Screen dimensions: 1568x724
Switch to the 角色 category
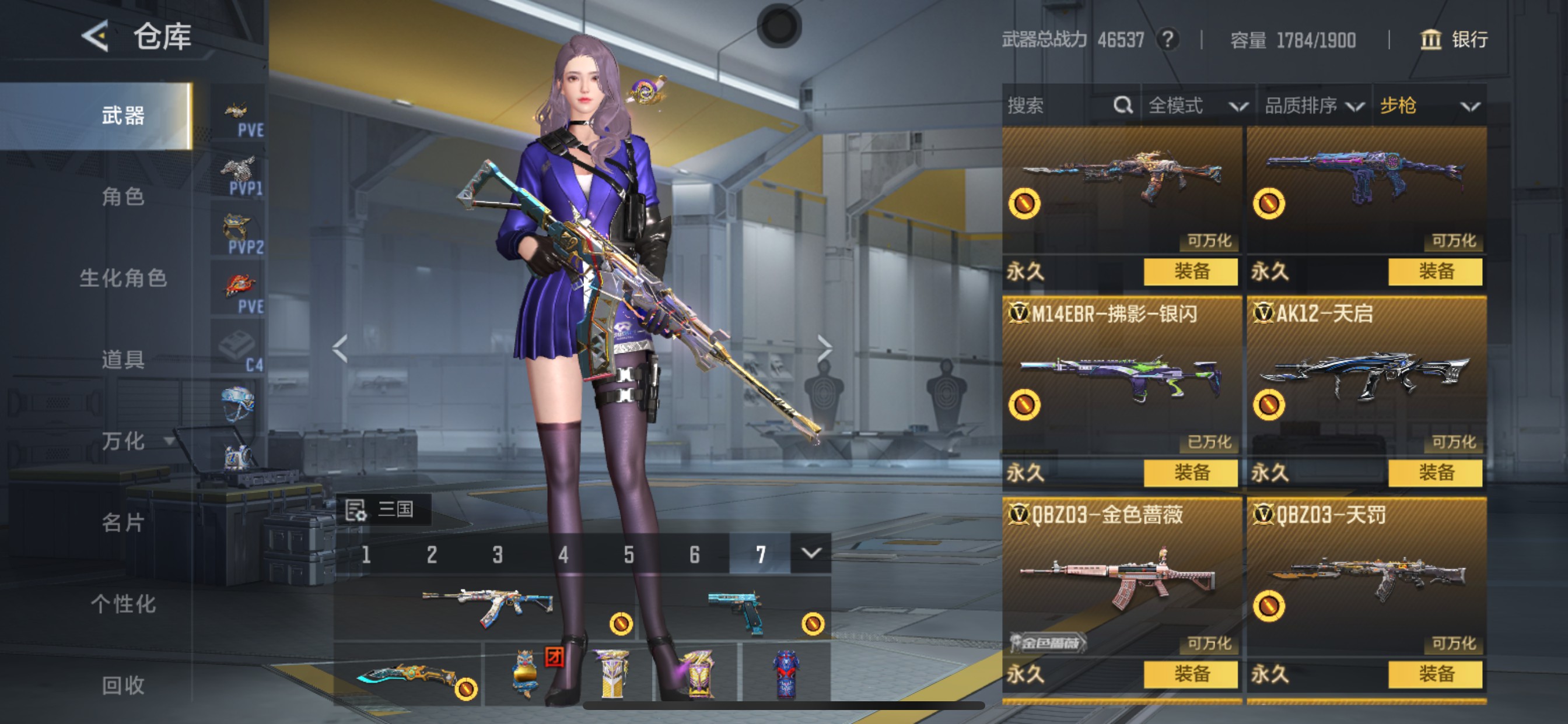click(x=123, y=196)
